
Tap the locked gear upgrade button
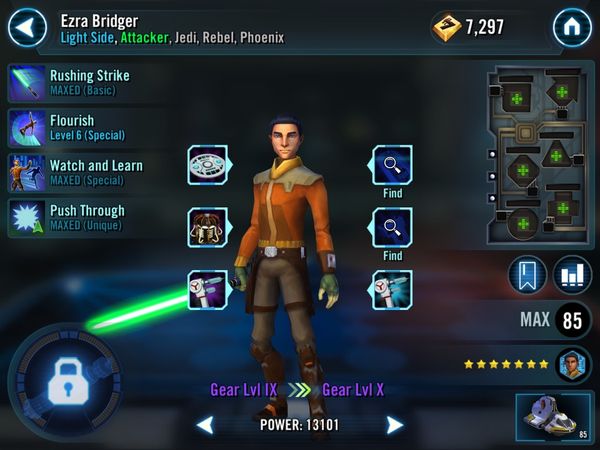(x=60, y=381)
